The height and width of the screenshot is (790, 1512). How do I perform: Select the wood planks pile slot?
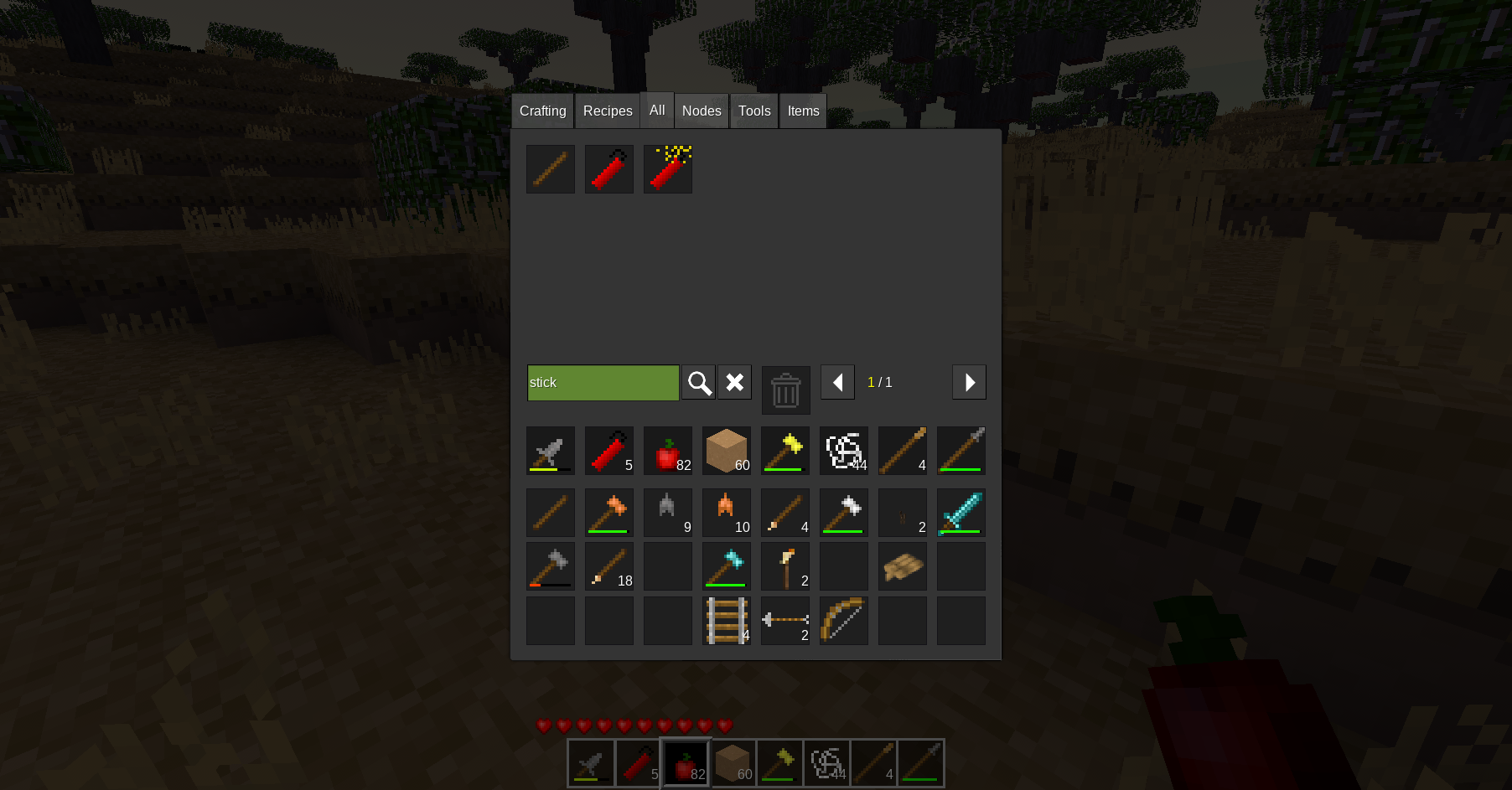[903, 566]
